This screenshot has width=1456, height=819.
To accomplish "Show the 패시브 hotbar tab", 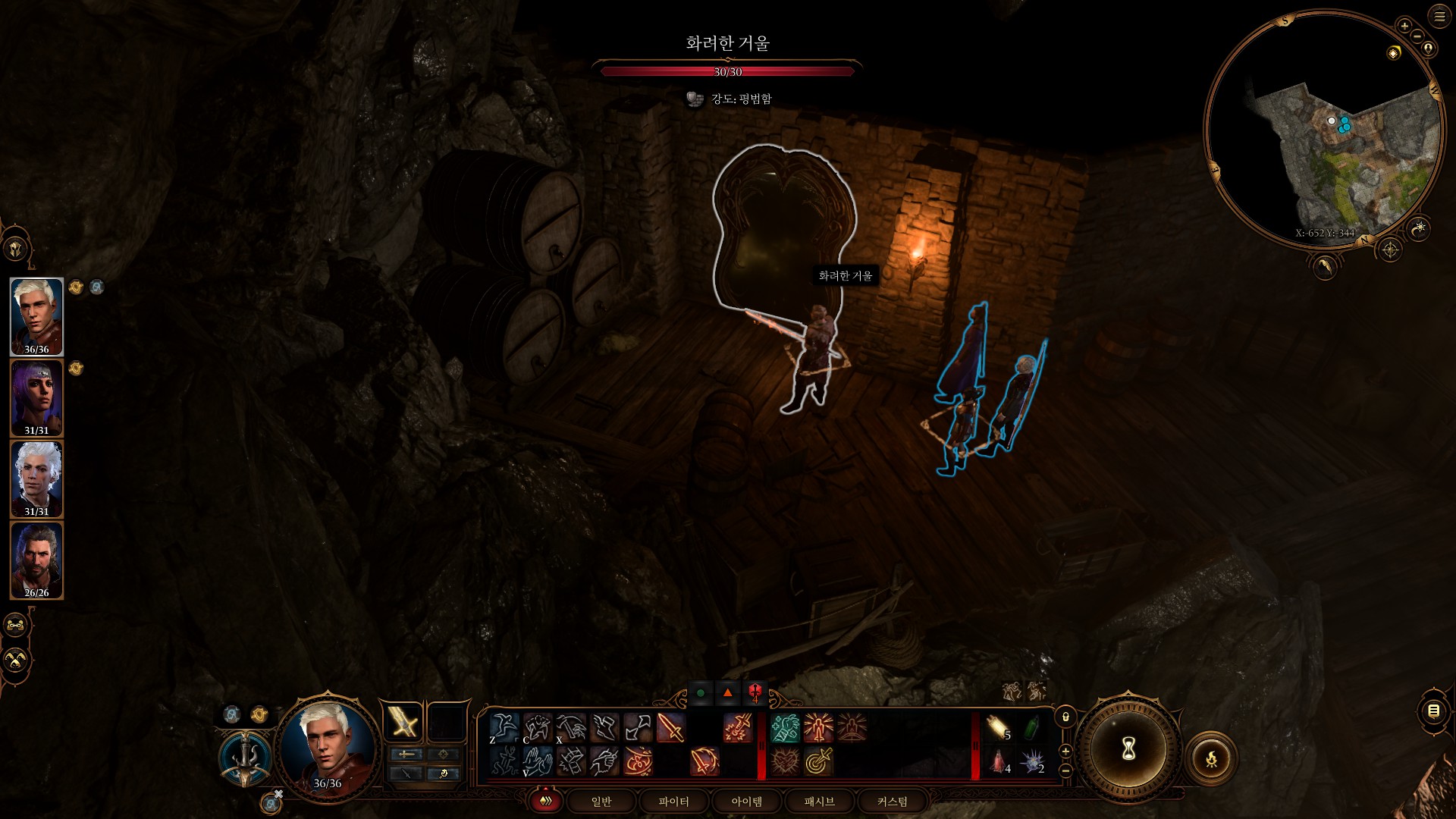I will tap(819, 802).
